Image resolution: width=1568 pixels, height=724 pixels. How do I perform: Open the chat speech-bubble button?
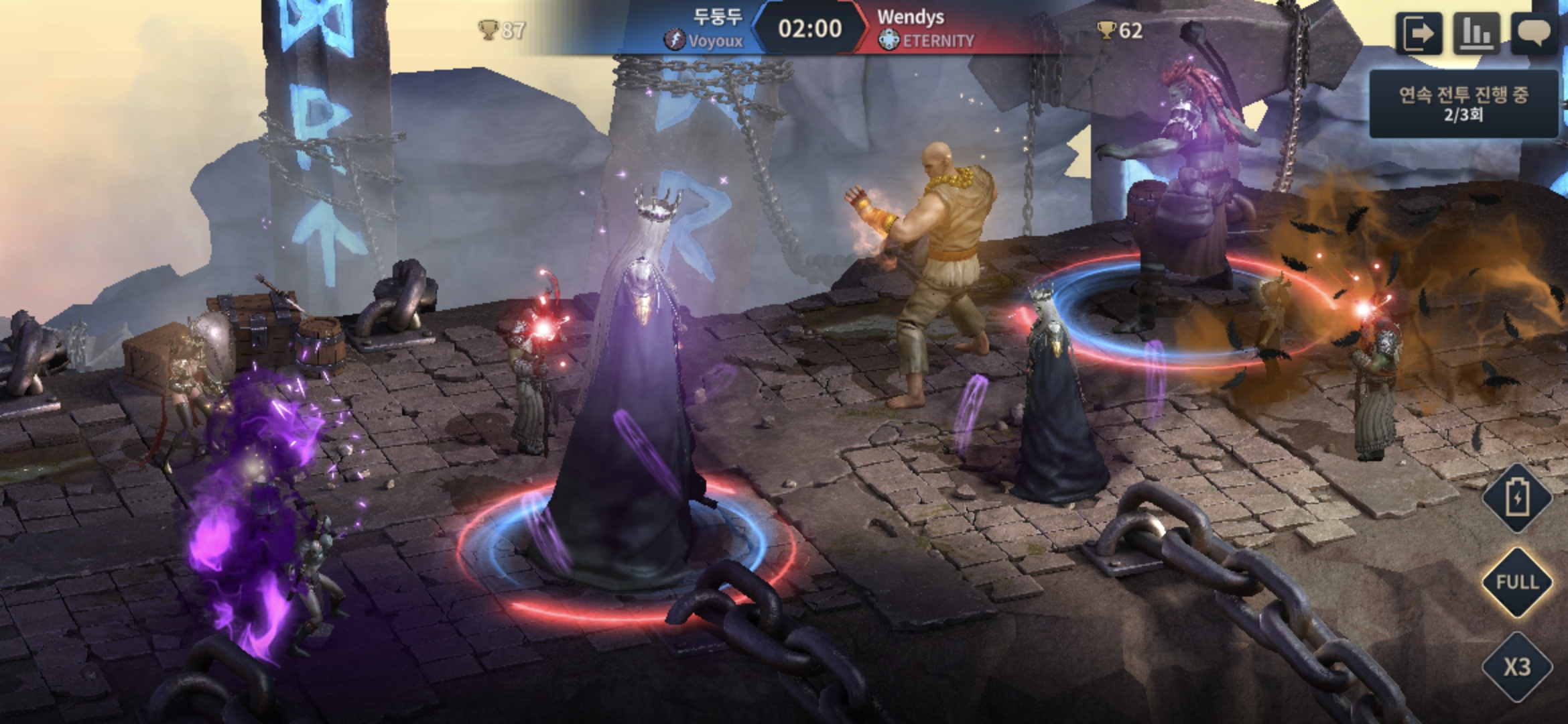point(1534,33)
